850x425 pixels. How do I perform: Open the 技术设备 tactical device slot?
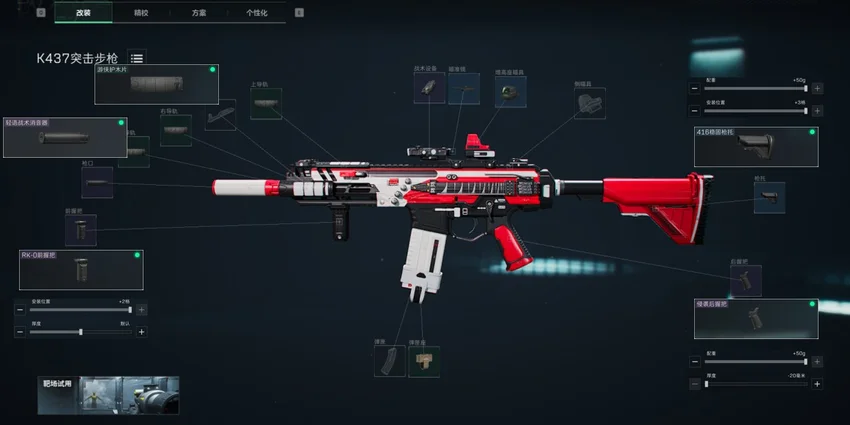coord(429,88)
